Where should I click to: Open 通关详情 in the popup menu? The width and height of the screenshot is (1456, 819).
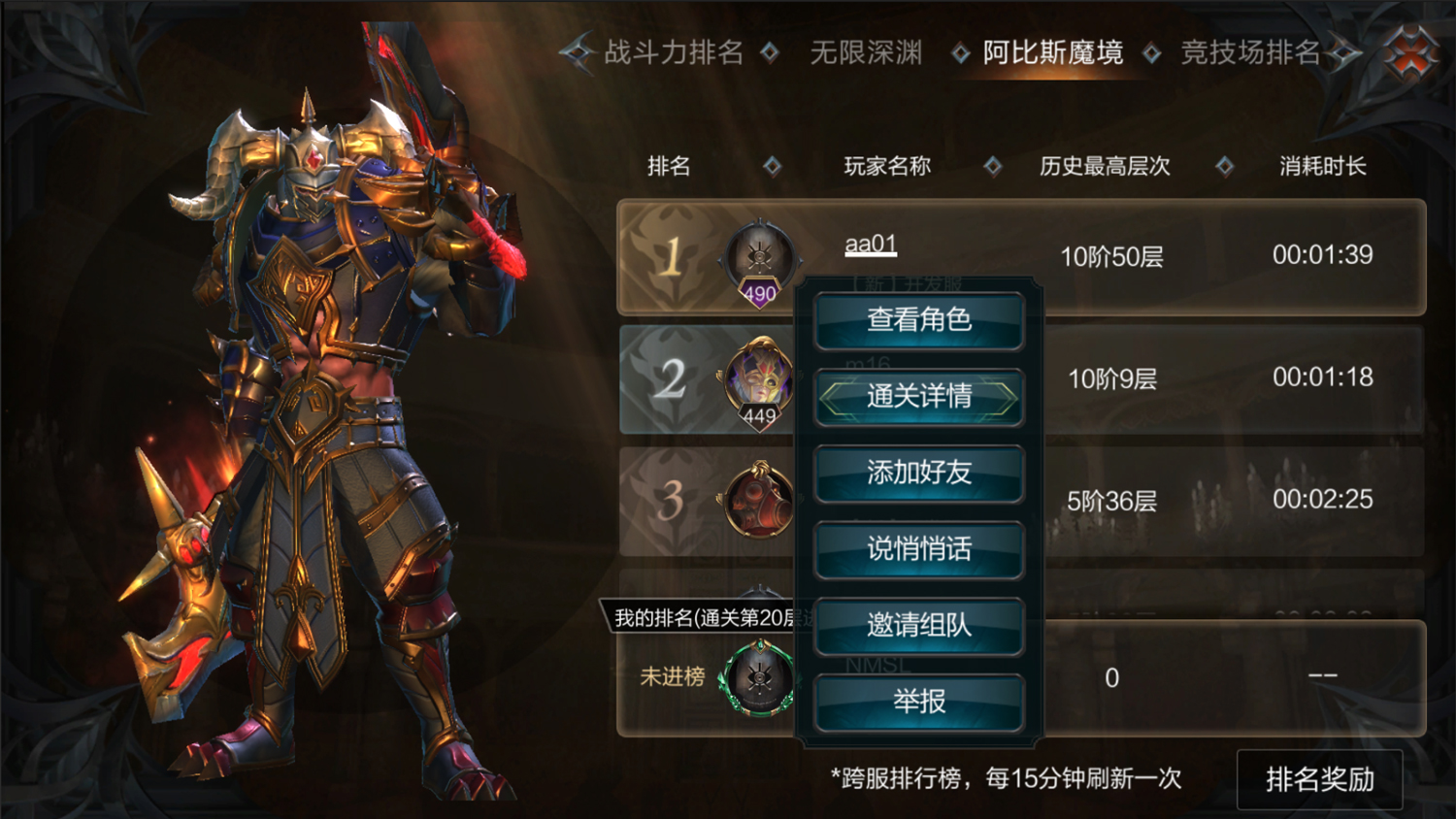coord(918,397)
